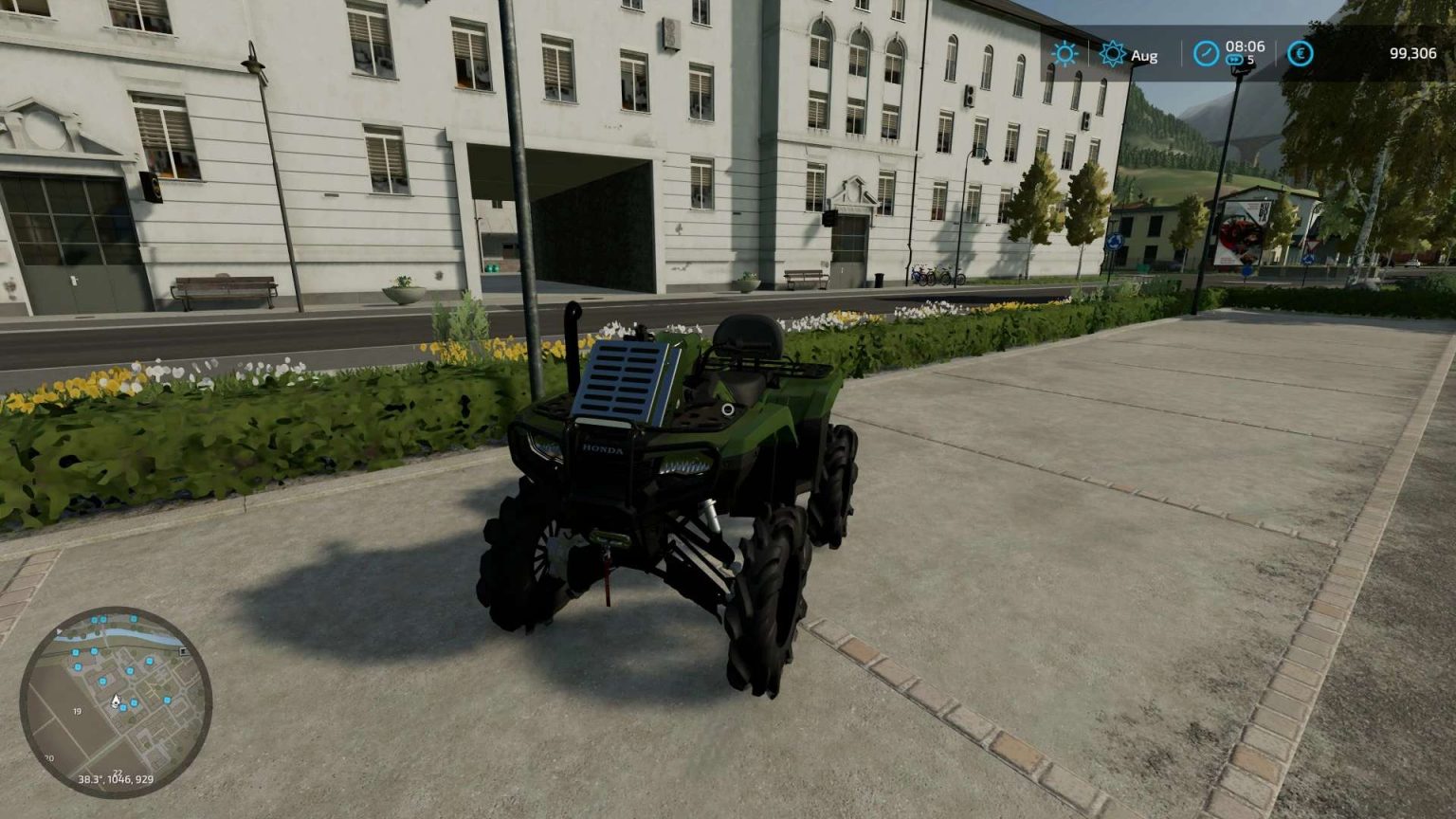
Task: Select the player arrow on the minimap
Action: pyautogui.click(x=116, y=701)
